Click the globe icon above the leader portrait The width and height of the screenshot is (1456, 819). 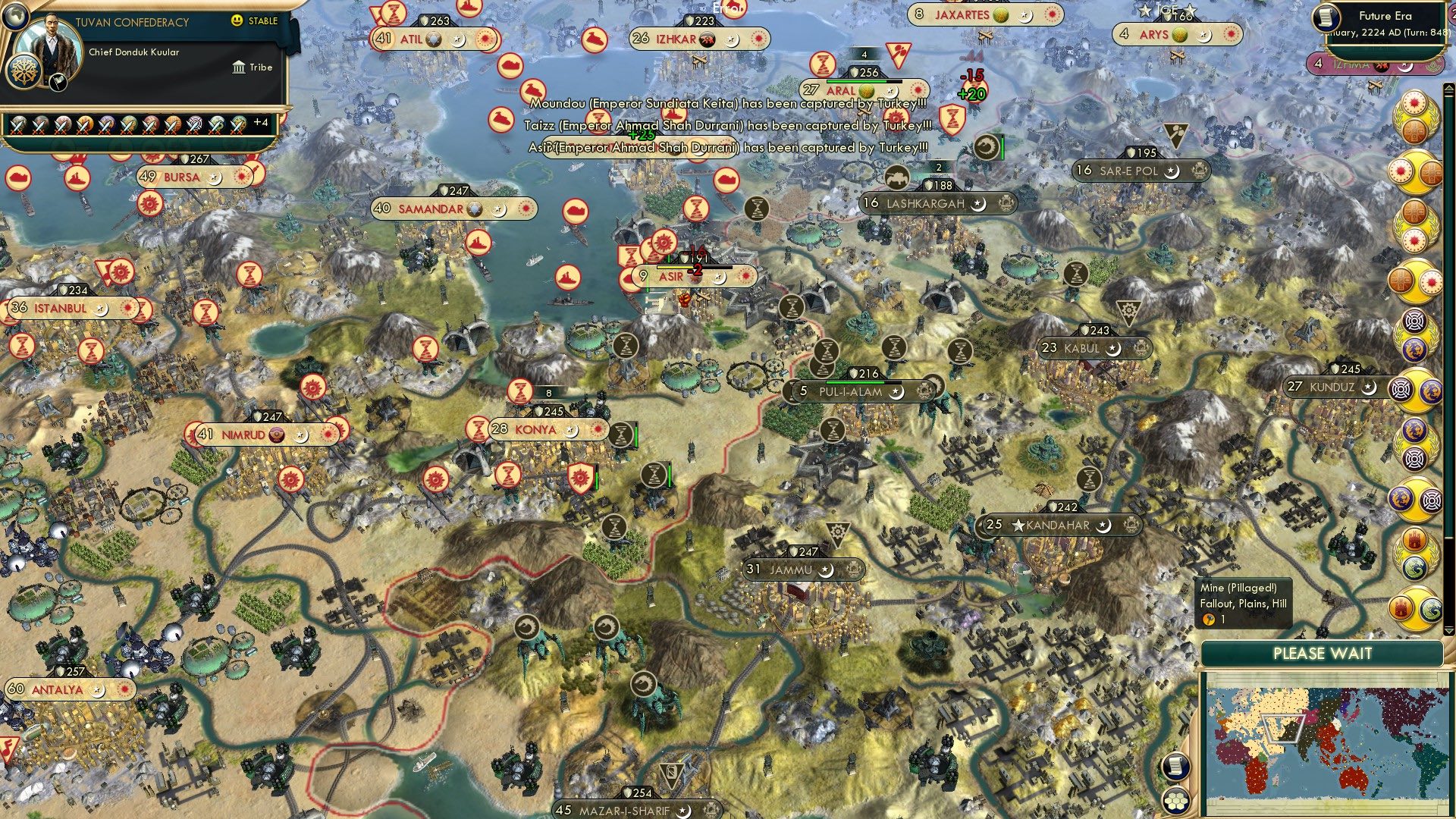tap(16, 16)
